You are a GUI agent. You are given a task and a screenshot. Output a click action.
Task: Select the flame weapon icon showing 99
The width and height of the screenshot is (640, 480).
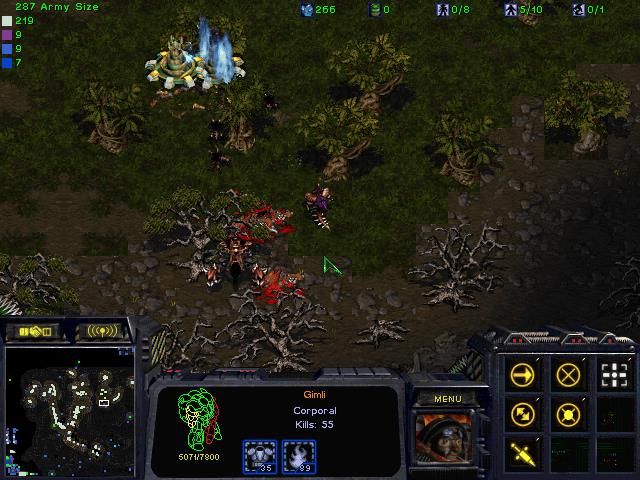[x=300, y=456]
